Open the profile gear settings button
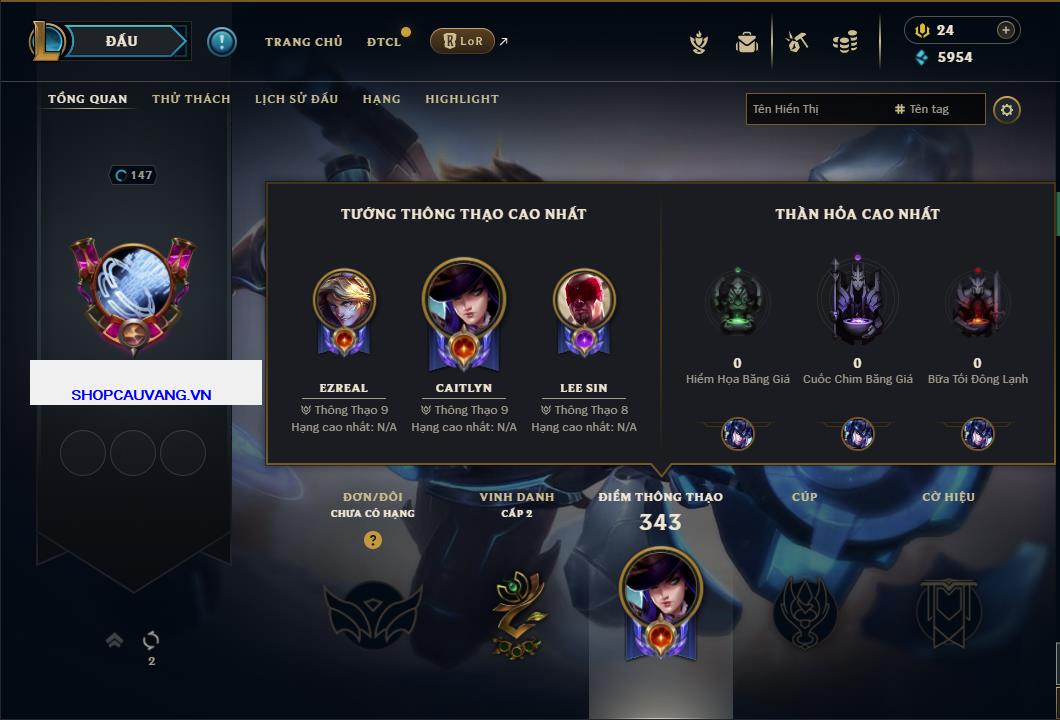The image size is (1060, 720). tap(1007, 109)
